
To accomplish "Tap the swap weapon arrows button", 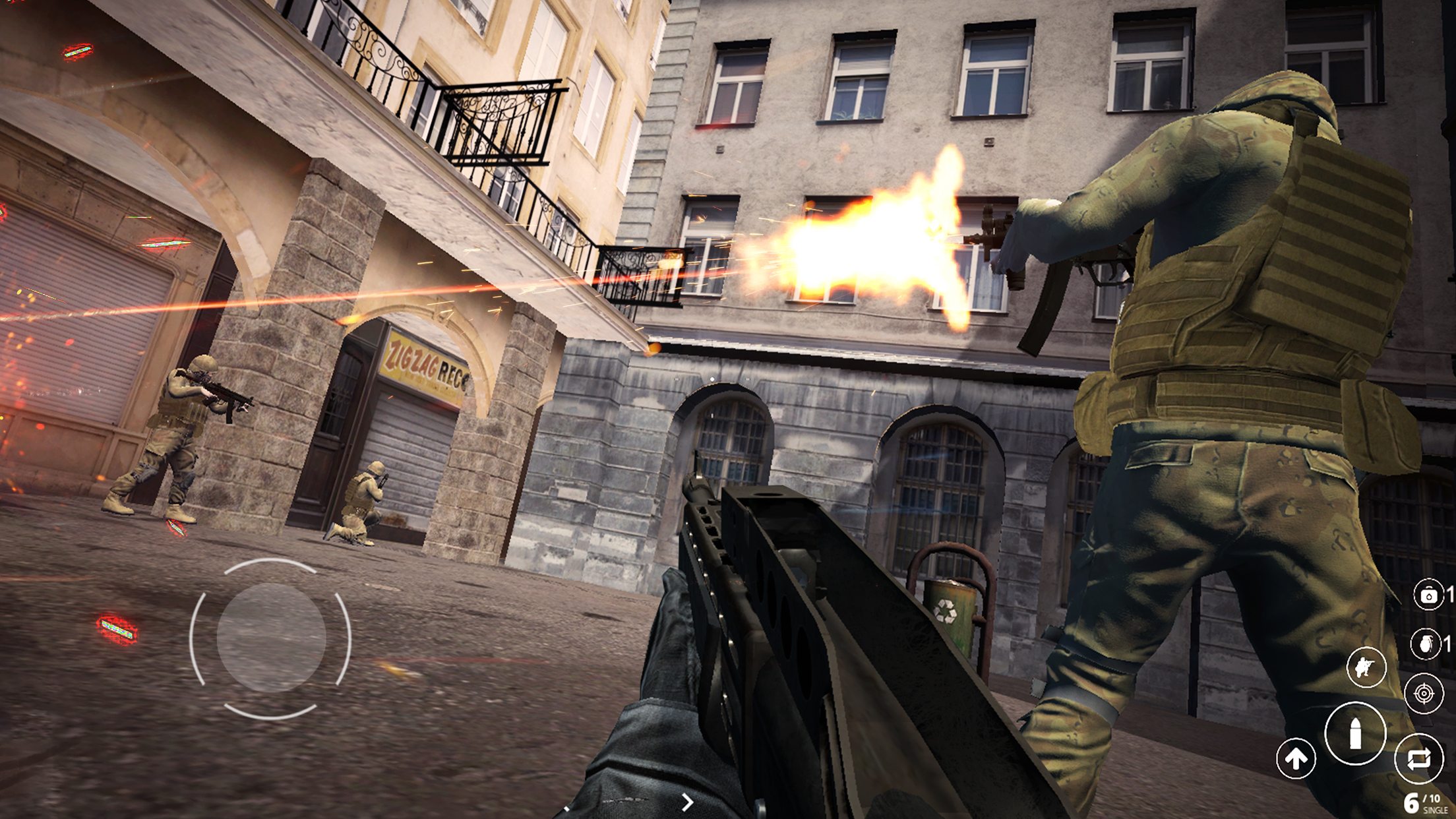I will click(x=1419, y=758).
